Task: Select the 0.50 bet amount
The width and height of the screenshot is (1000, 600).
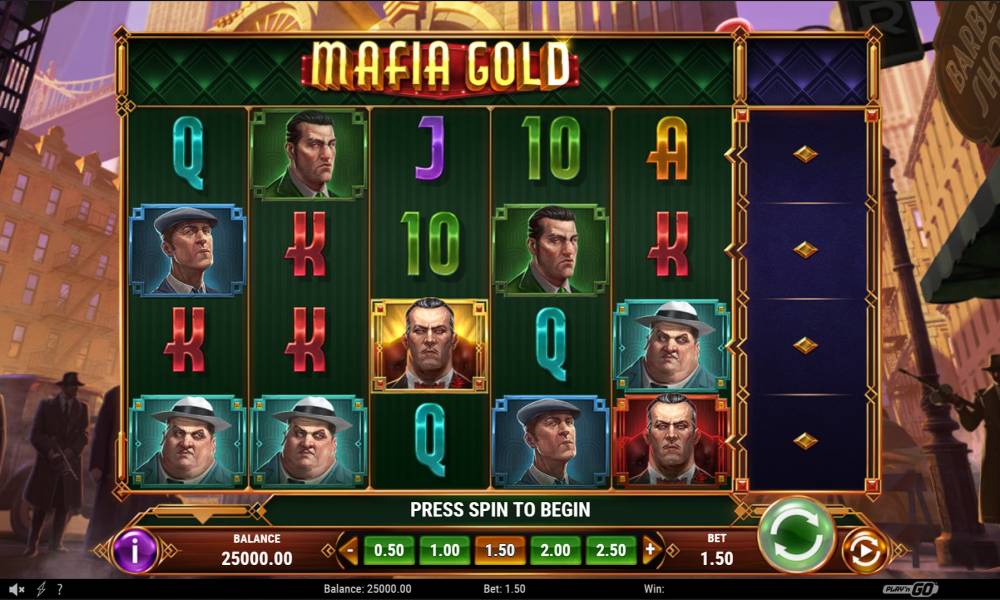Action: point(389,550)
